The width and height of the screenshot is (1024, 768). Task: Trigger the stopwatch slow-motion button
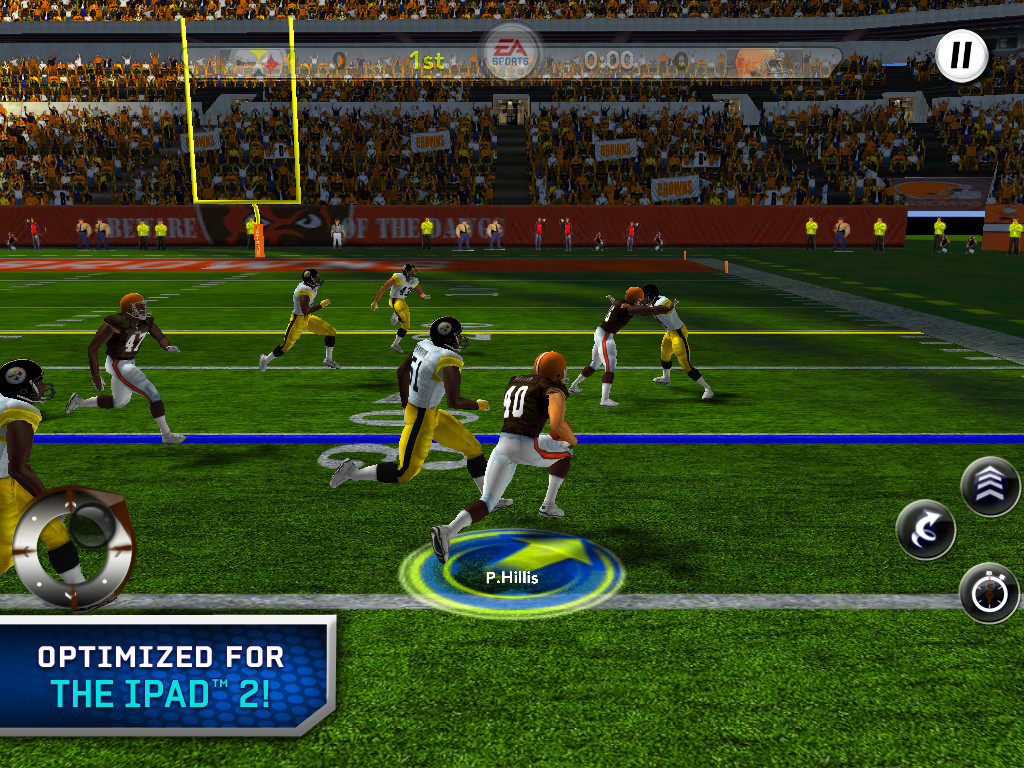(x=989, y=593)
